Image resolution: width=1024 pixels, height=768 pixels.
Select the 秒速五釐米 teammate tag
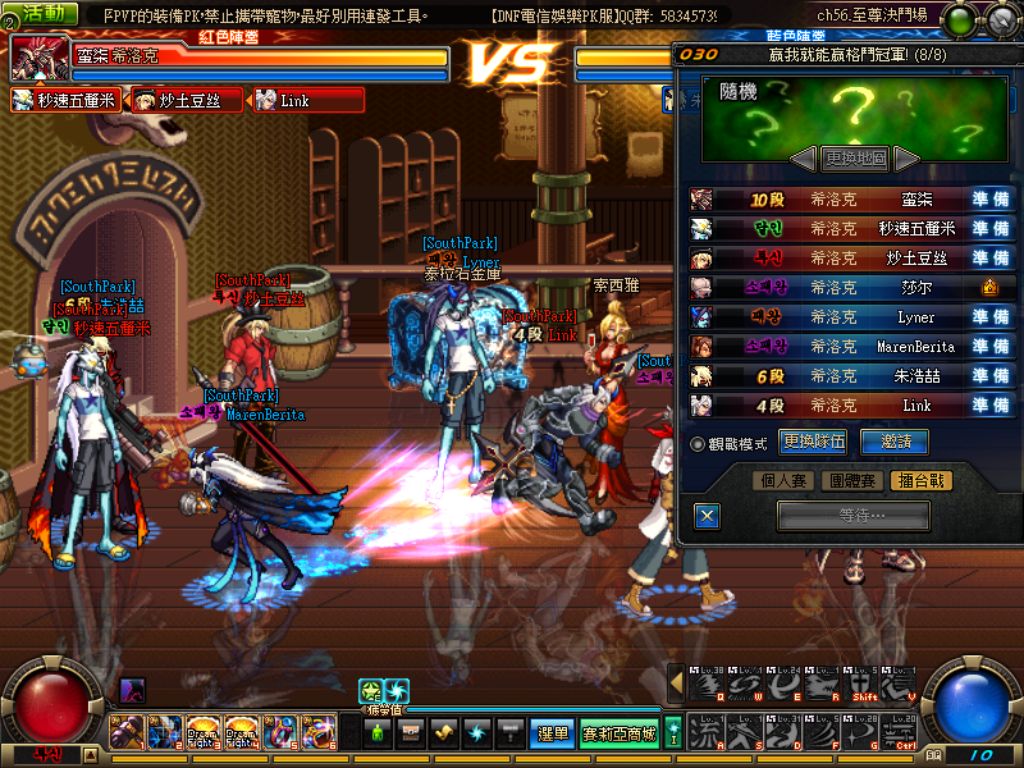[66, 100]
